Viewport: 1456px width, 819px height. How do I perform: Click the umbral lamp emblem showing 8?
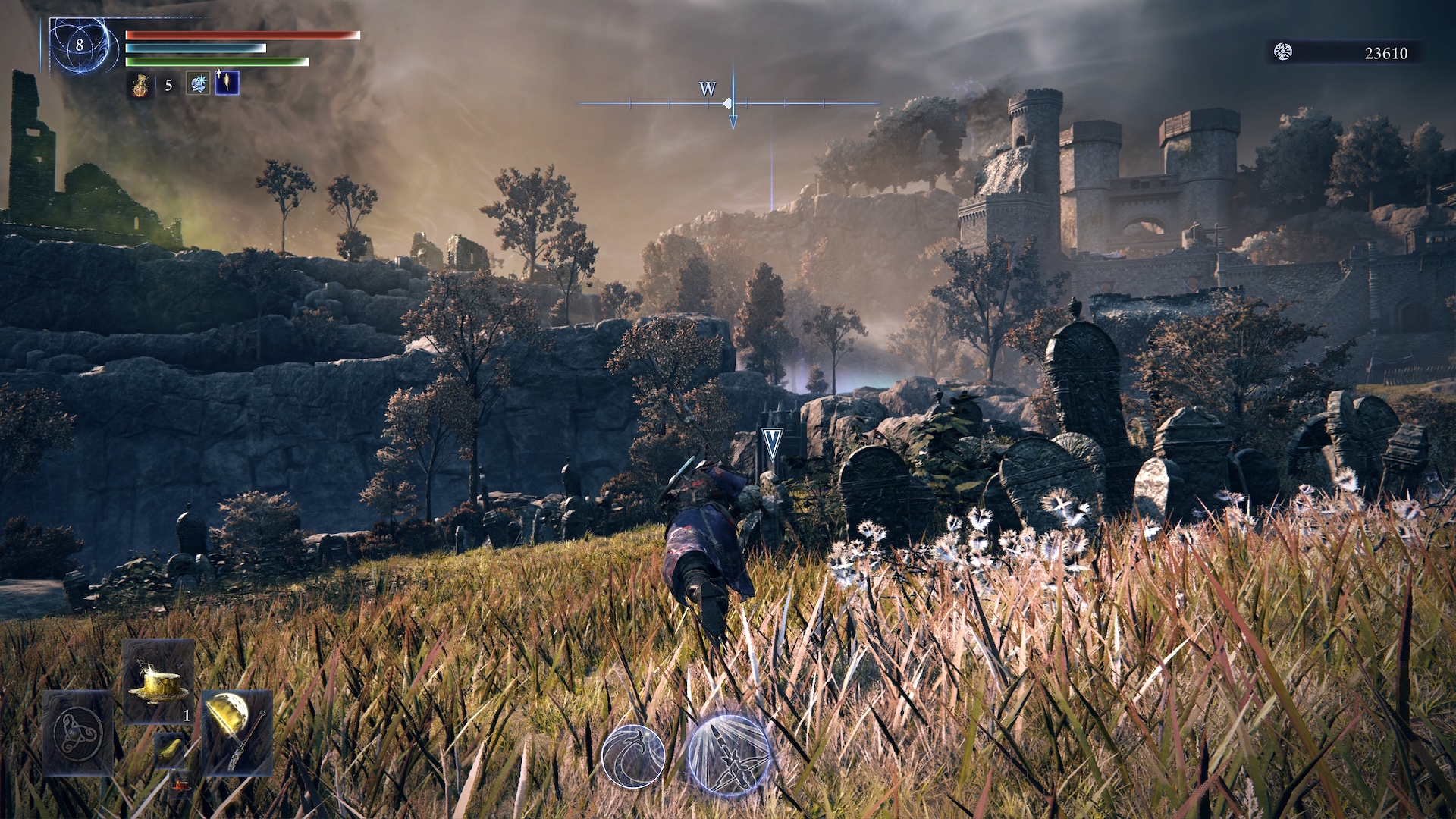click(80, 46)
